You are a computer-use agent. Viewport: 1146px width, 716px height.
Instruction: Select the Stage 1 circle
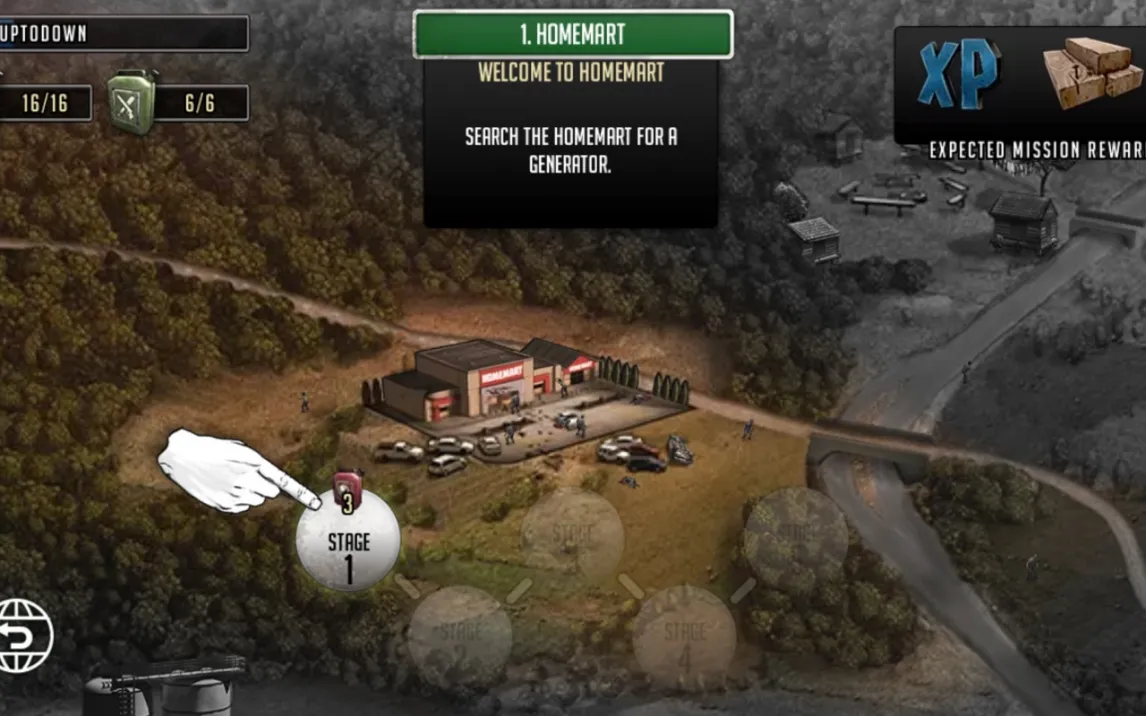pos(348,542)
